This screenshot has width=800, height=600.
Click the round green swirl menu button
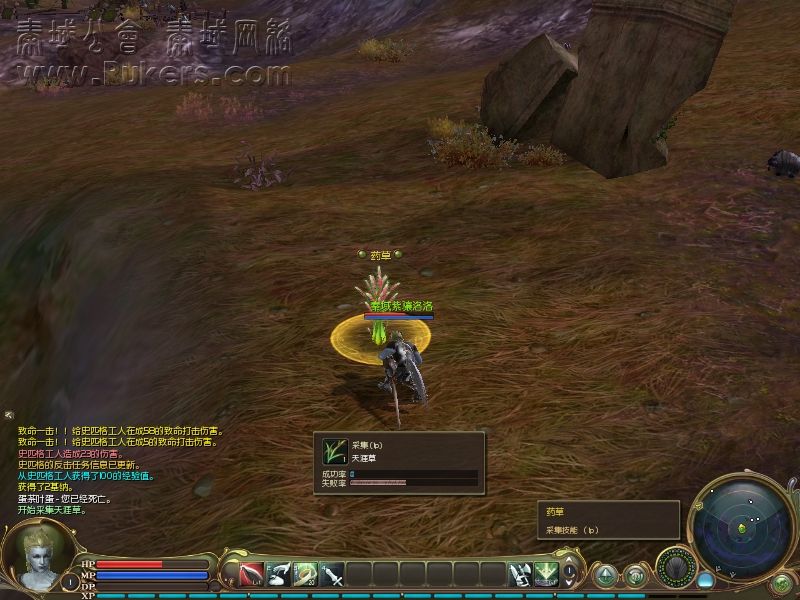coord(635,576)
